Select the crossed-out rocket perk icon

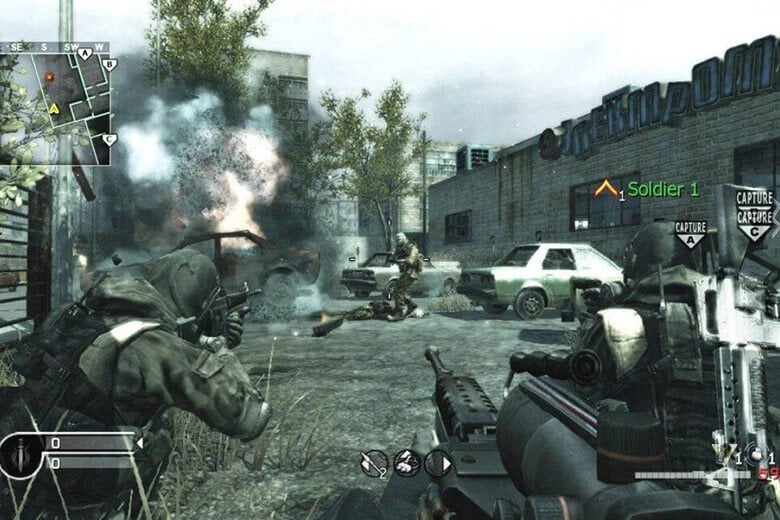(x=374, y=462)
